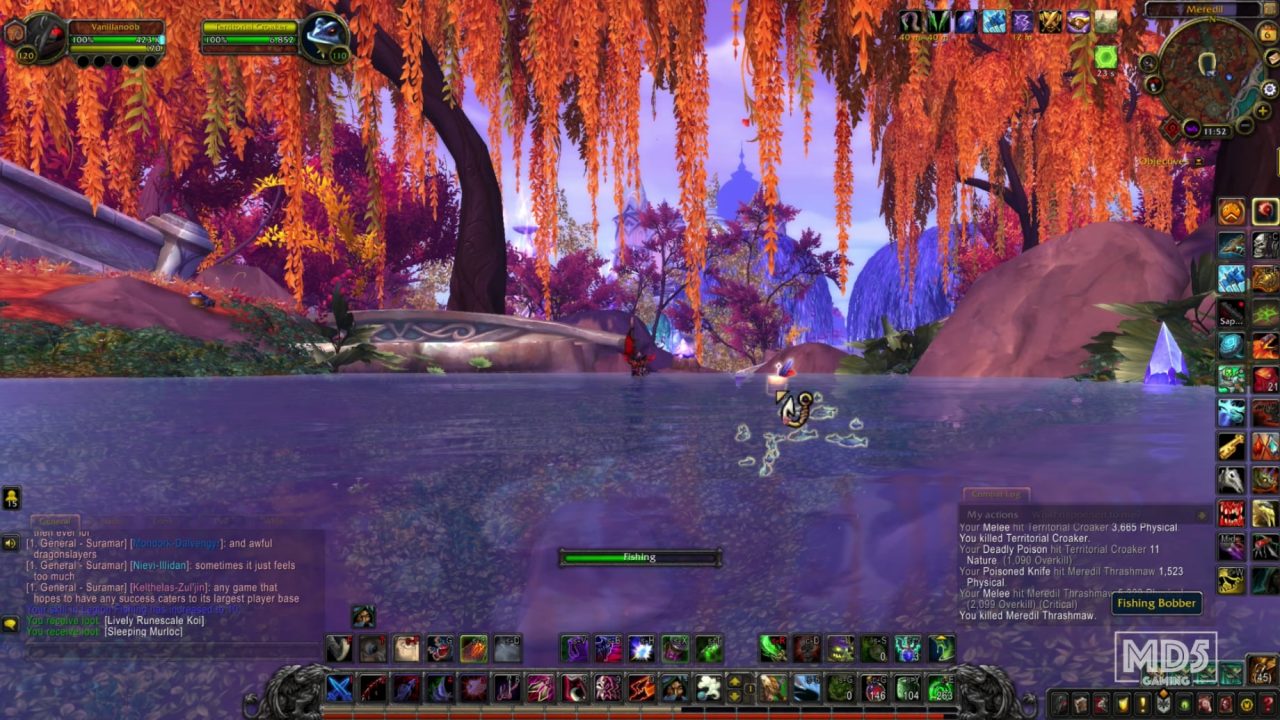Open the My actions combat log filter
This screenshot has width=1280, height=720.
click(x=993, y=514)
